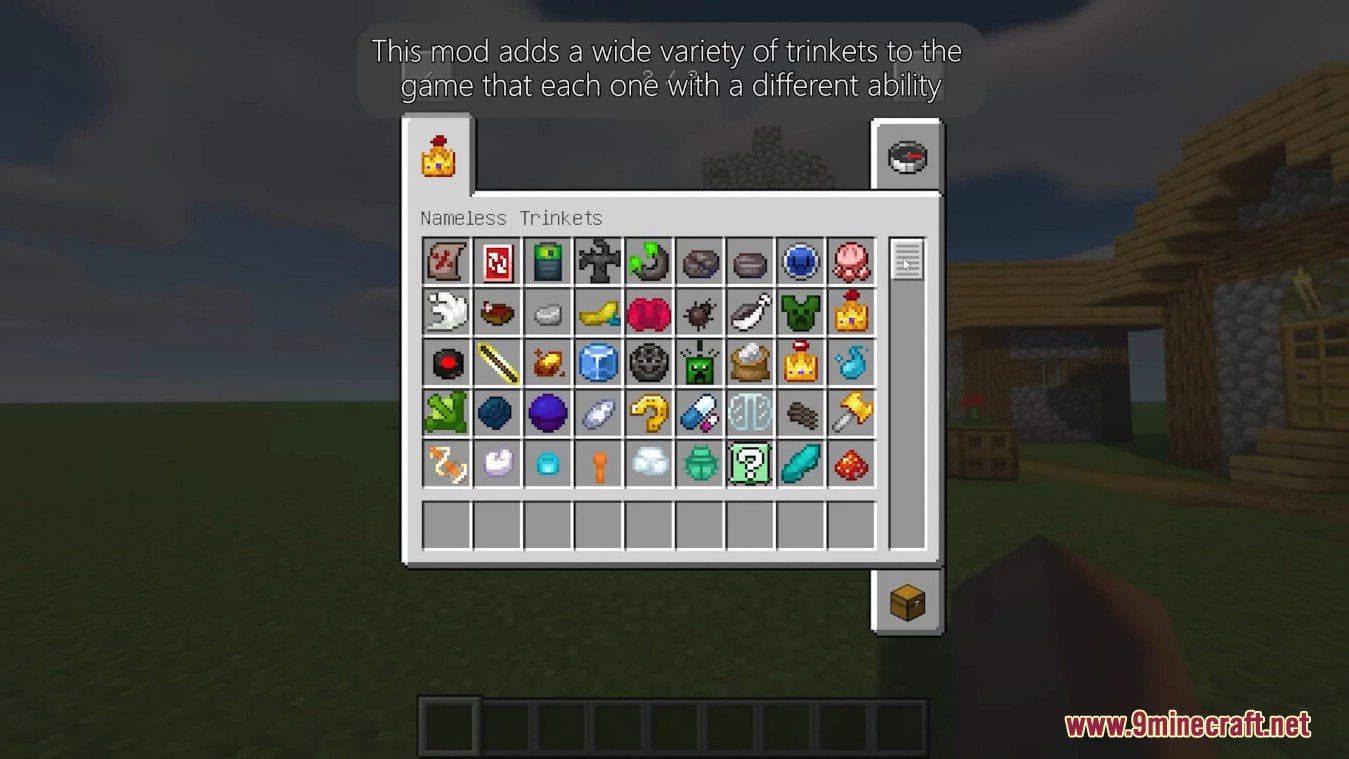This screenshot has height=759, width=1349.
Task: Select the golden question mark trinket
Action: tap(650, 412)
